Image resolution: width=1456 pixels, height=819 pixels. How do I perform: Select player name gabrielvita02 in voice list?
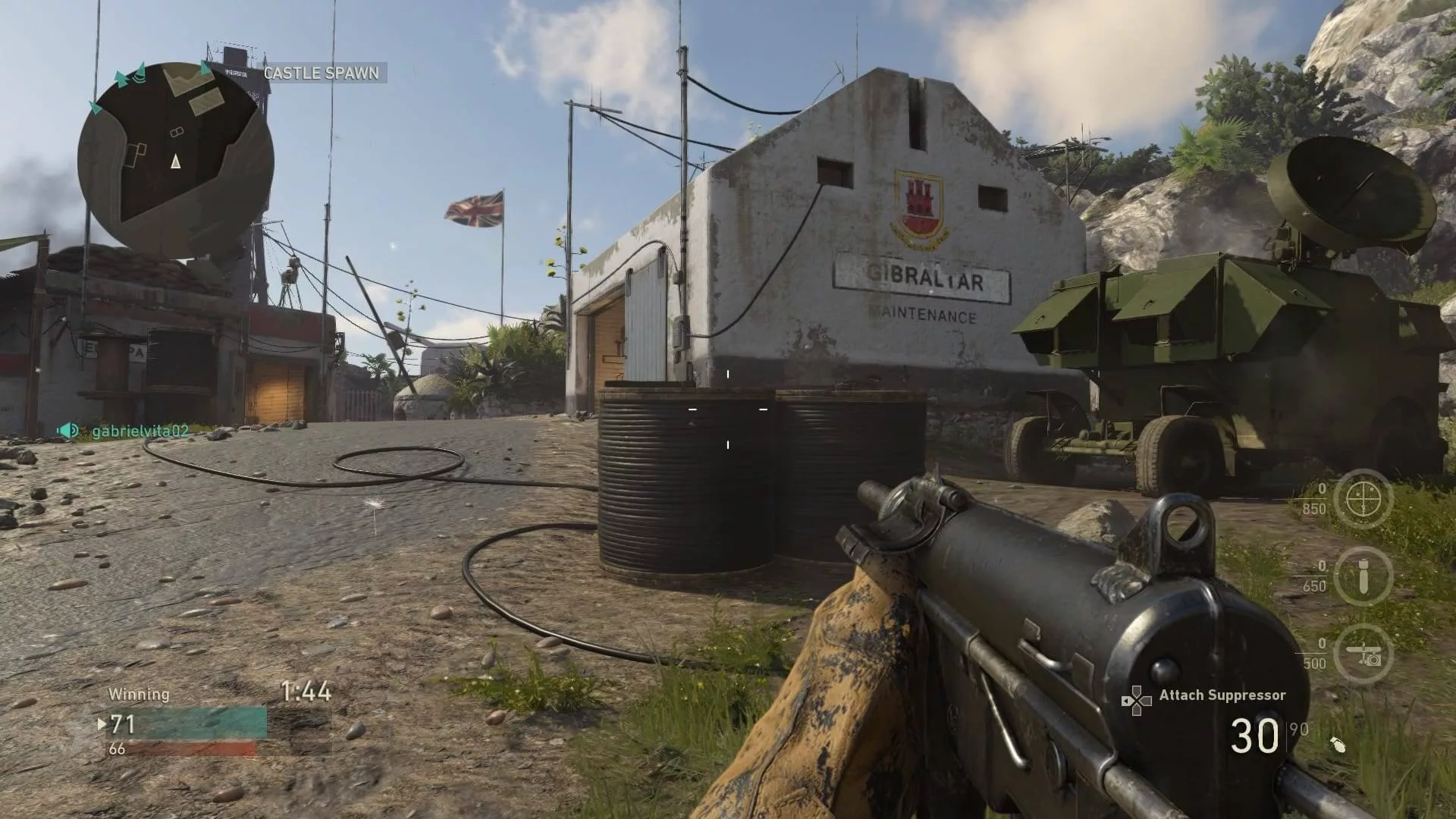[x=140, y=431]
